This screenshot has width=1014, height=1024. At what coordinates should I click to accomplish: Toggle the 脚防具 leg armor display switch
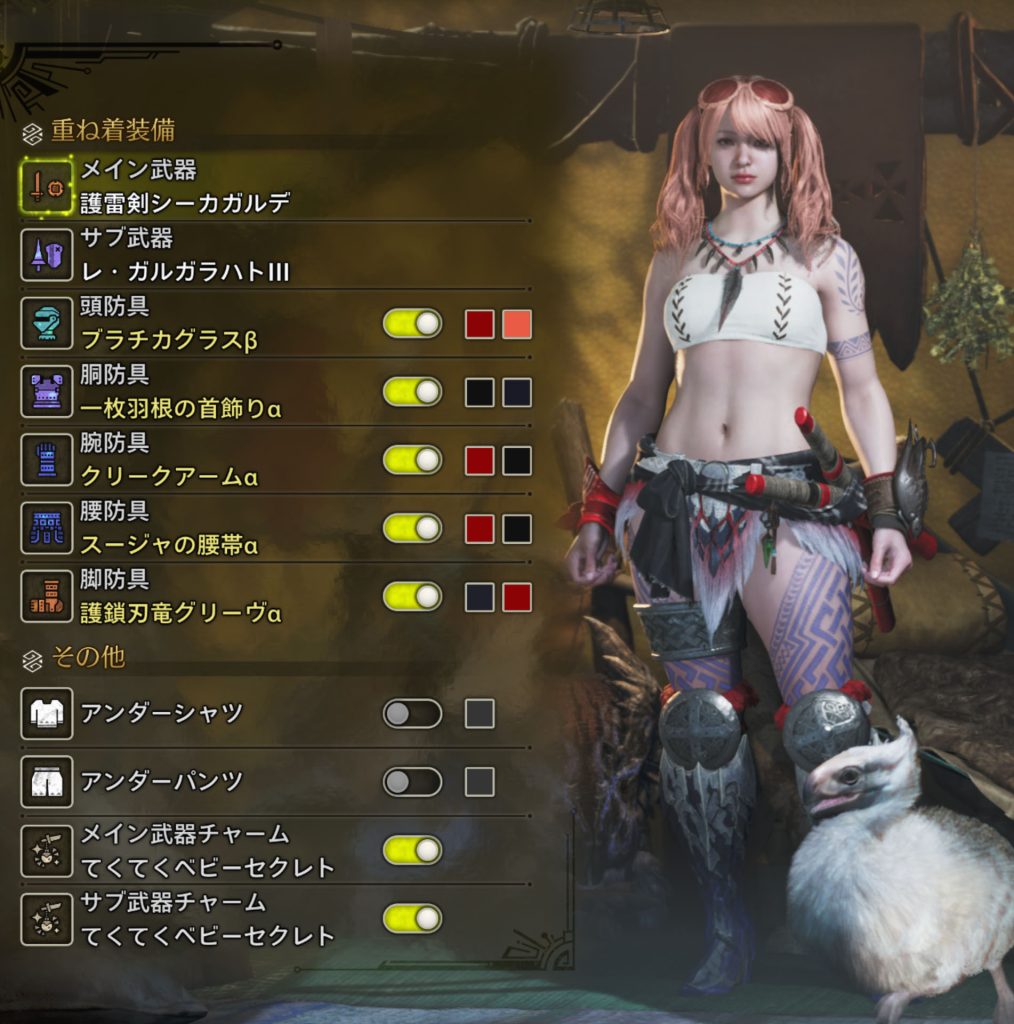coord(412,597)
